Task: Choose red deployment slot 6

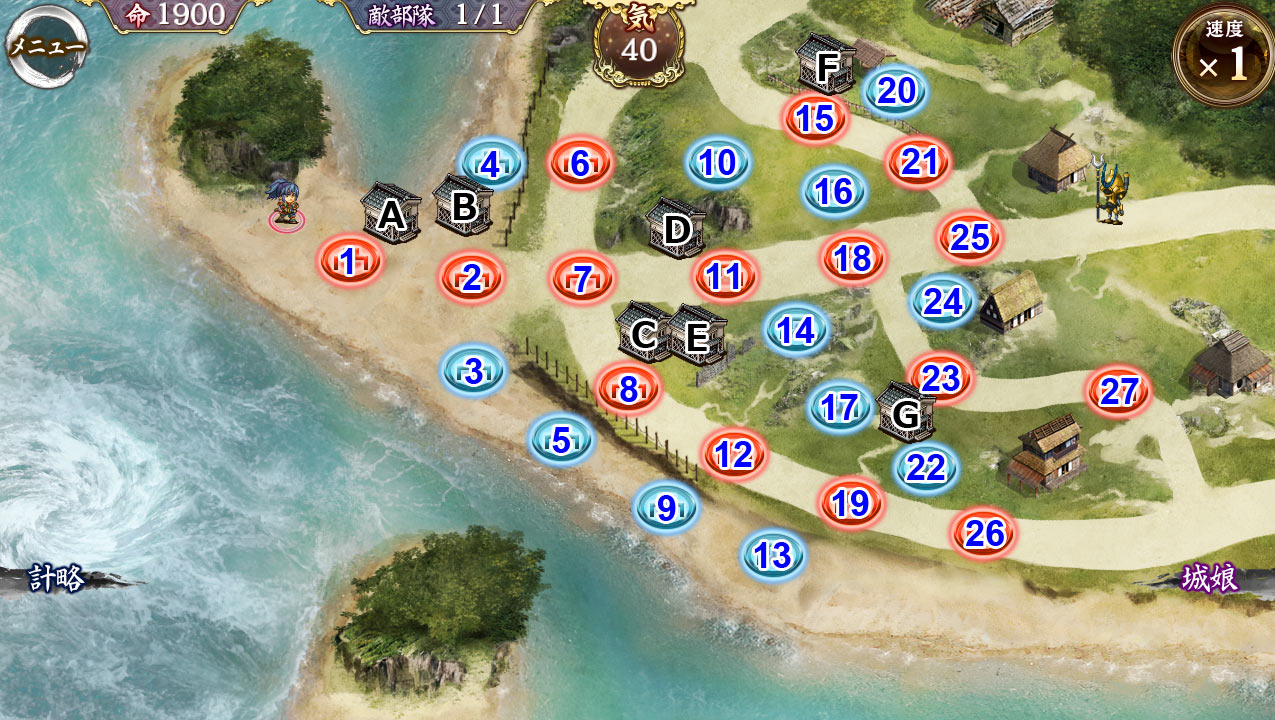Action: click(580, 164)
